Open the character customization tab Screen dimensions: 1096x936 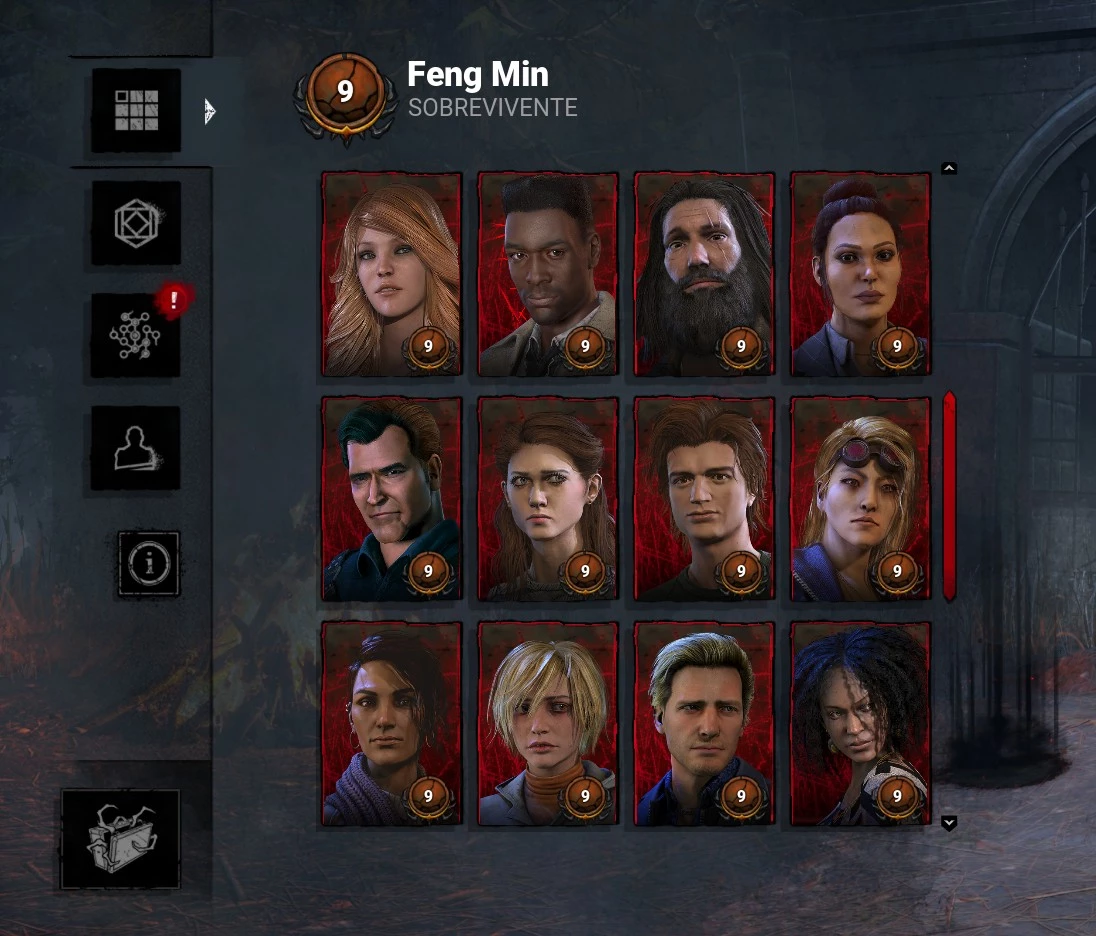[136, 448]
